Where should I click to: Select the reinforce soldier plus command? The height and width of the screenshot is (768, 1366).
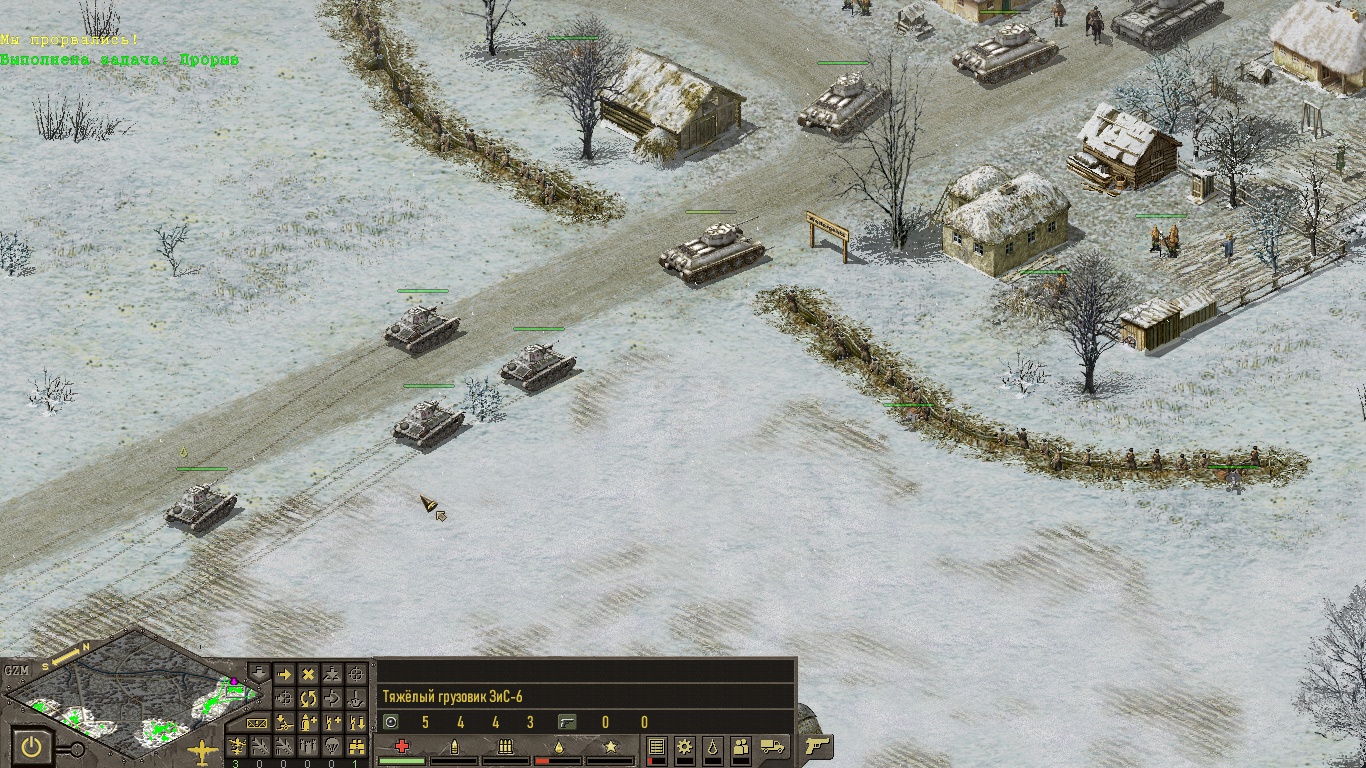(x=333, y=722)
